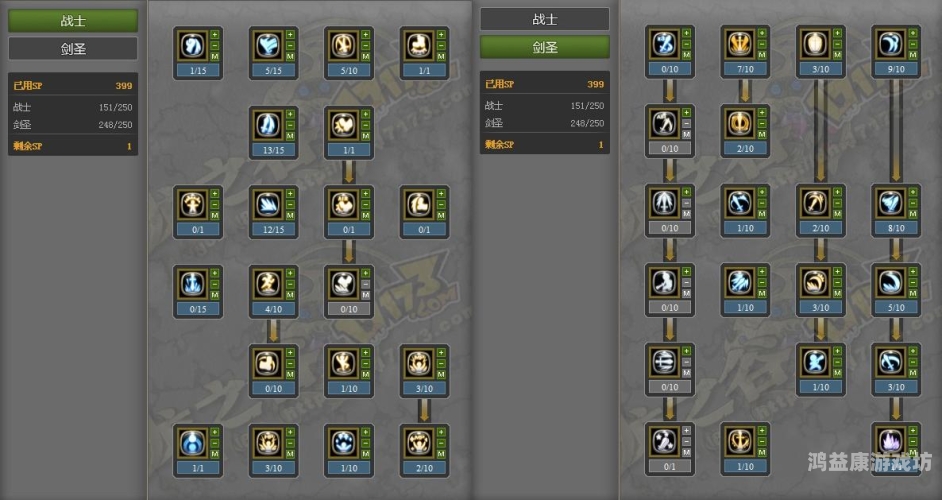942x500 pixels.
Task: Max out the 9/10 skill with M
Action: (912, 55)
